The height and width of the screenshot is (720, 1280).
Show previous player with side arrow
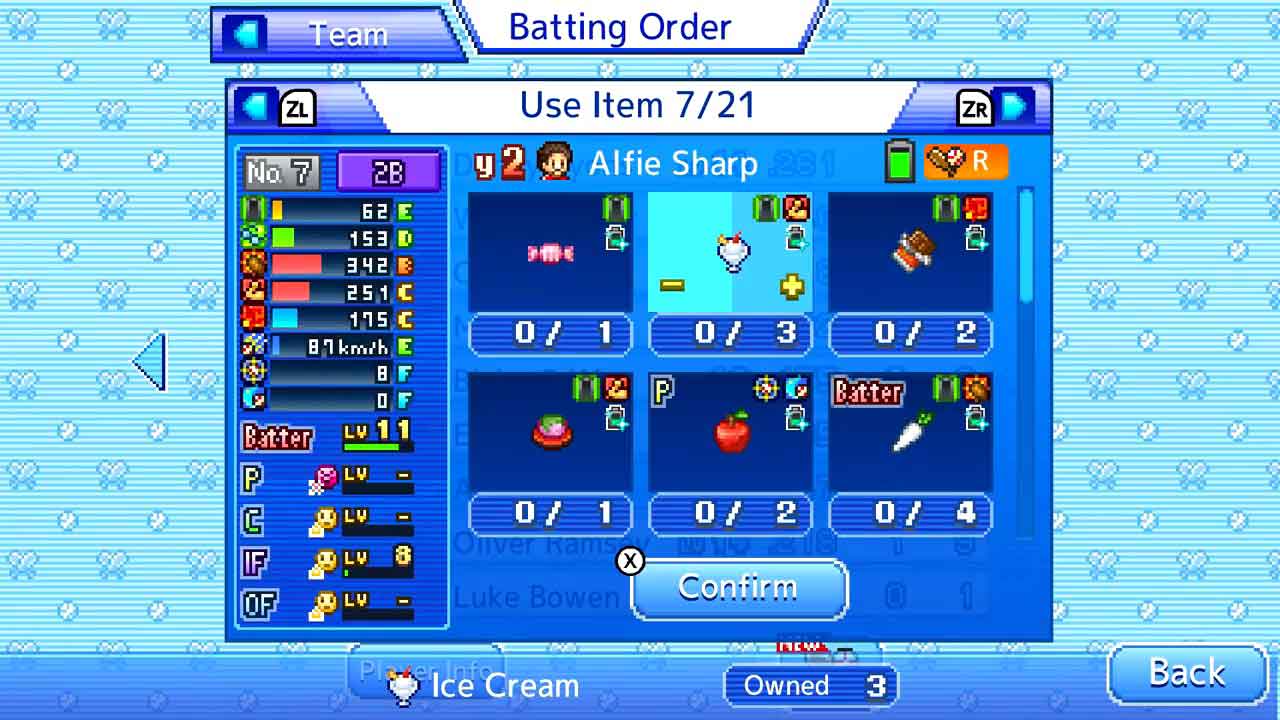click(x=149, y=362)
